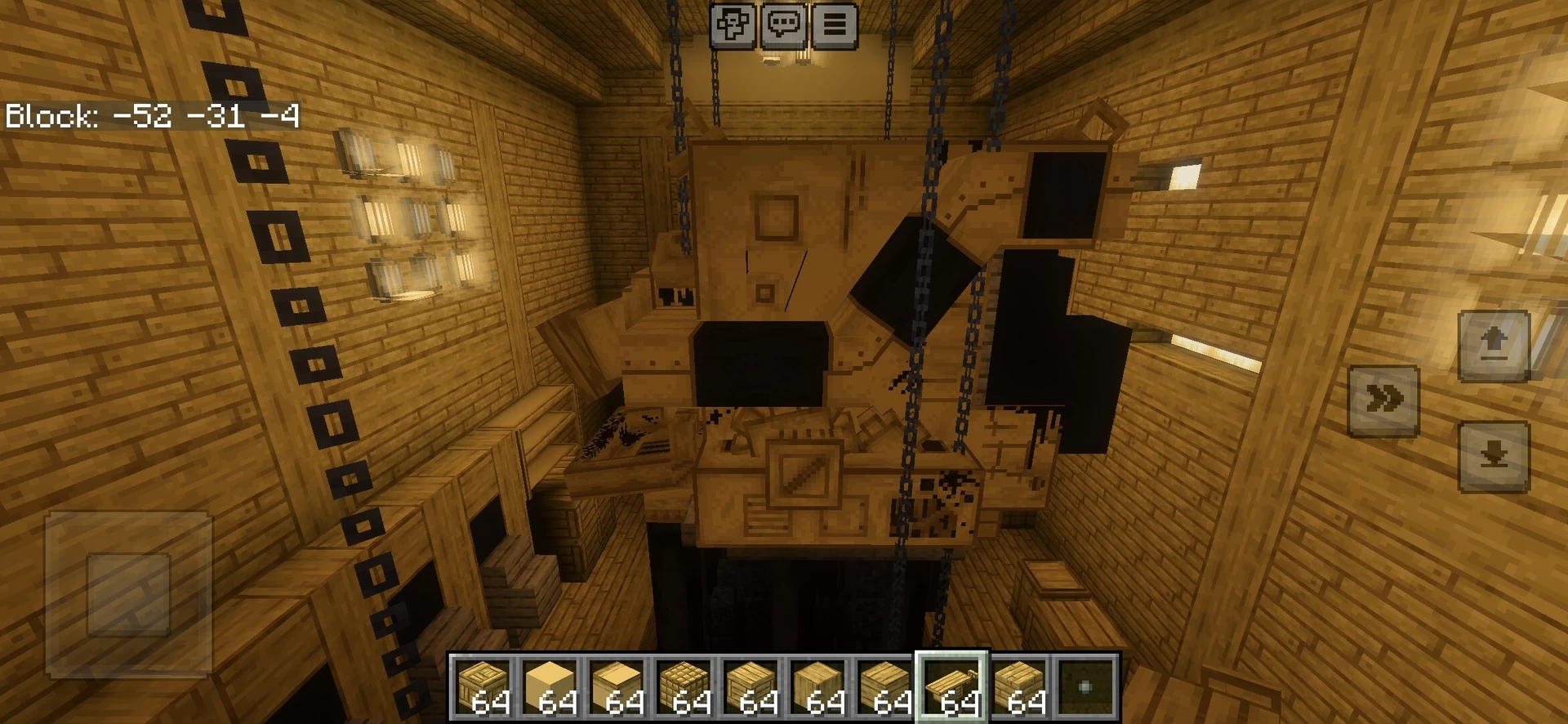Image resolution: width=1568 pixels, height=724 pixels.
Task: Open the chat speech-bubble button
Action: (783, 25)
